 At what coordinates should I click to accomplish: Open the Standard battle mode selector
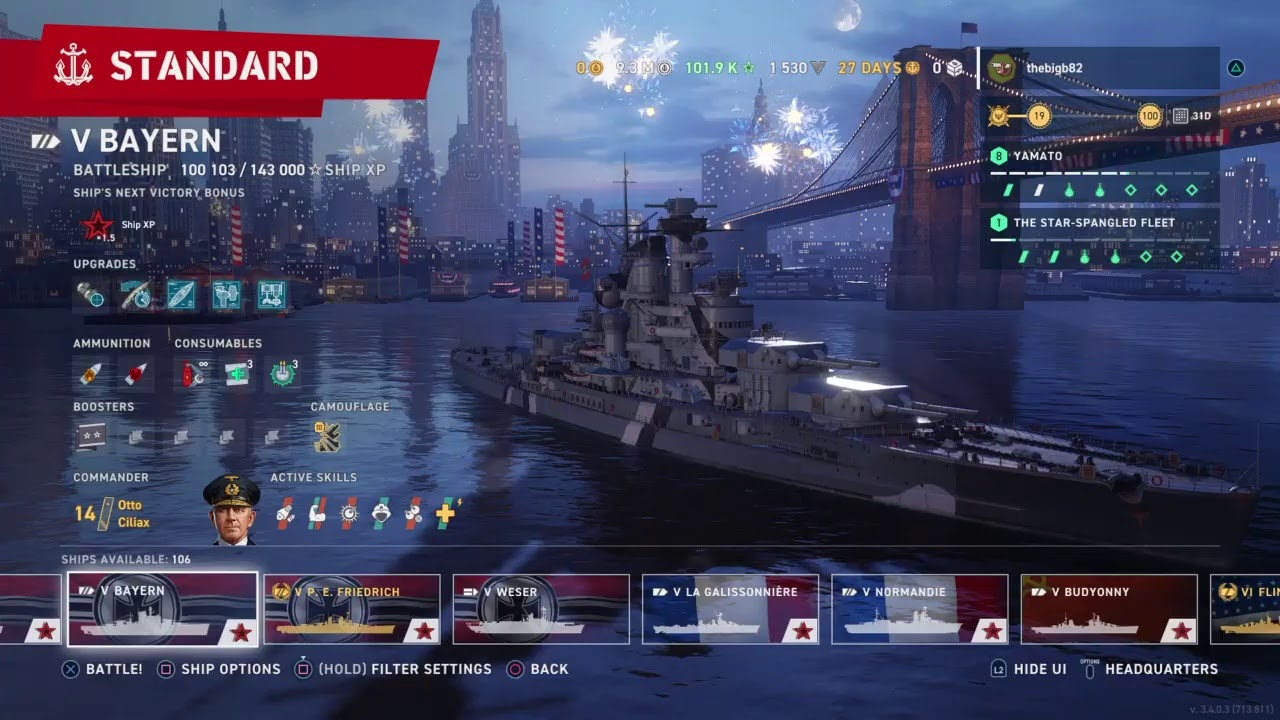coord(215,66)
